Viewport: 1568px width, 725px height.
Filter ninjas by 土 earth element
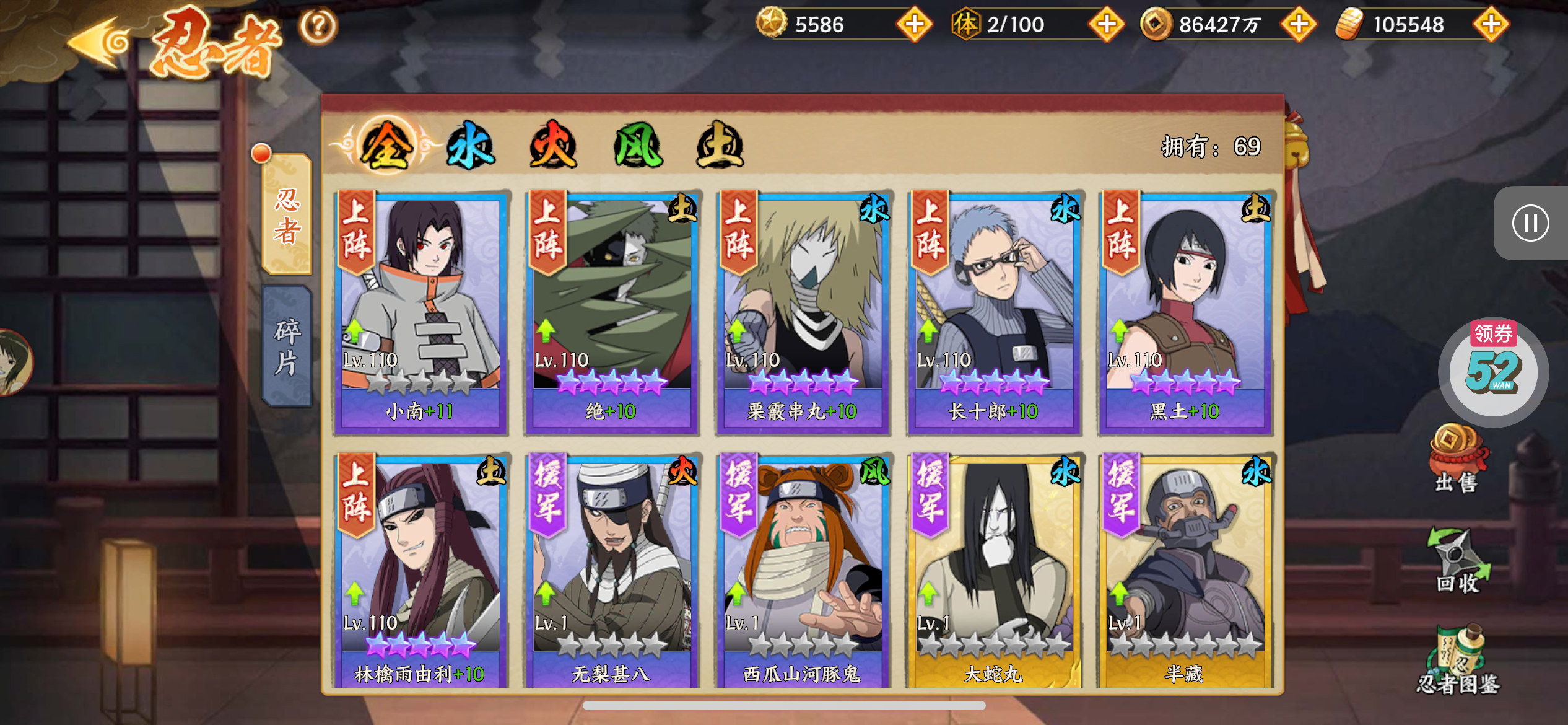point(720,146)
